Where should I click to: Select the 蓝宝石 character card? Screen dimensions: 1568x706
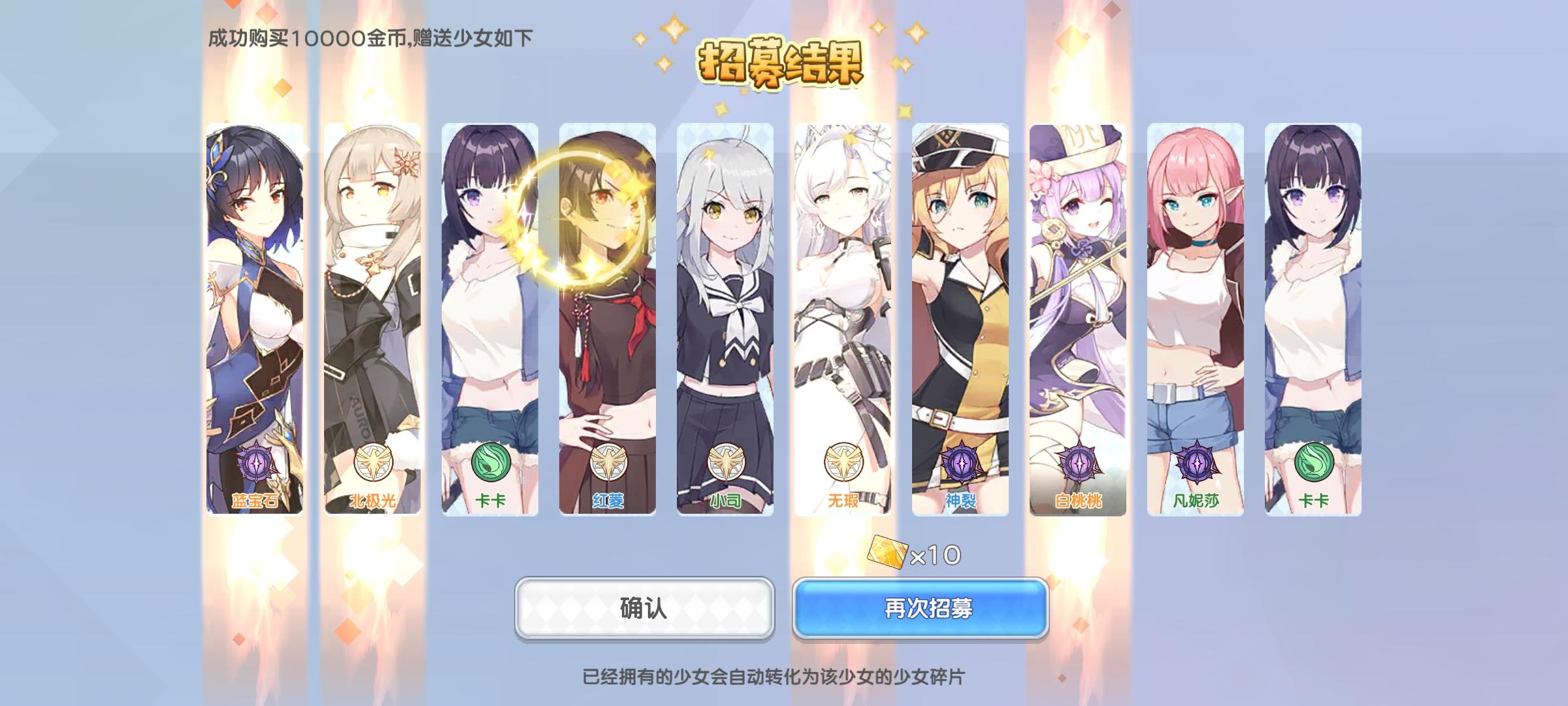coord(255,314)
